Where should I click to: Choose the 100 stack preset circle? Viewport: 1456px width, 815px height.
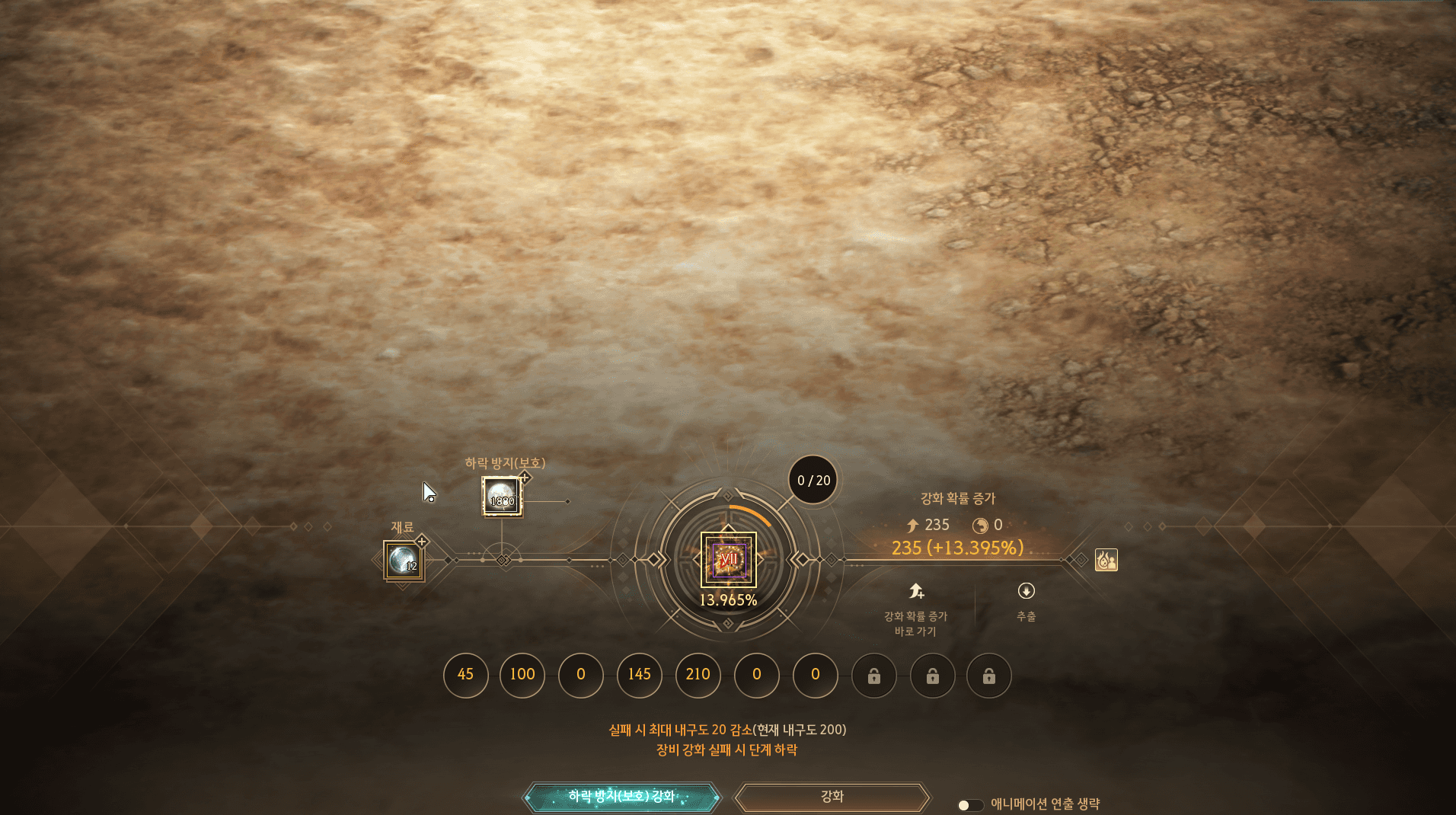(x=522, y=675)
